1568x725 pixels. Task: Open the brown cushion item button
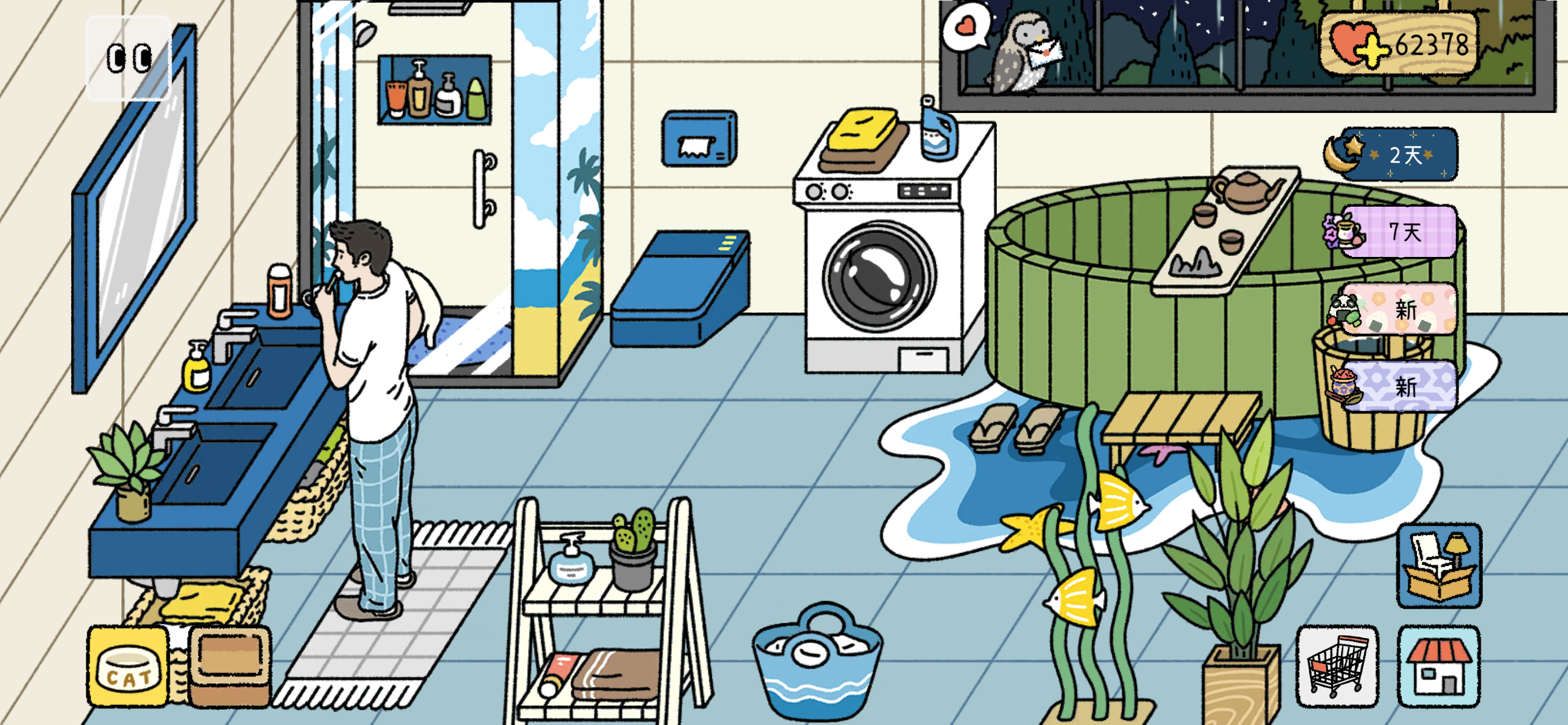tap(230, 667)
